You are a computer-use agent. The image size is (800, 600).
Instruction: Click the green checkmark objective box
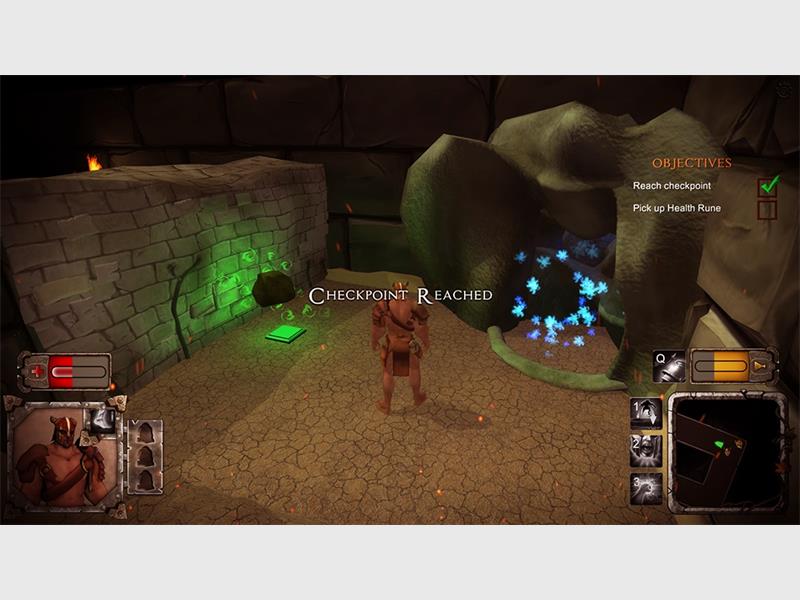coord(768,185)
